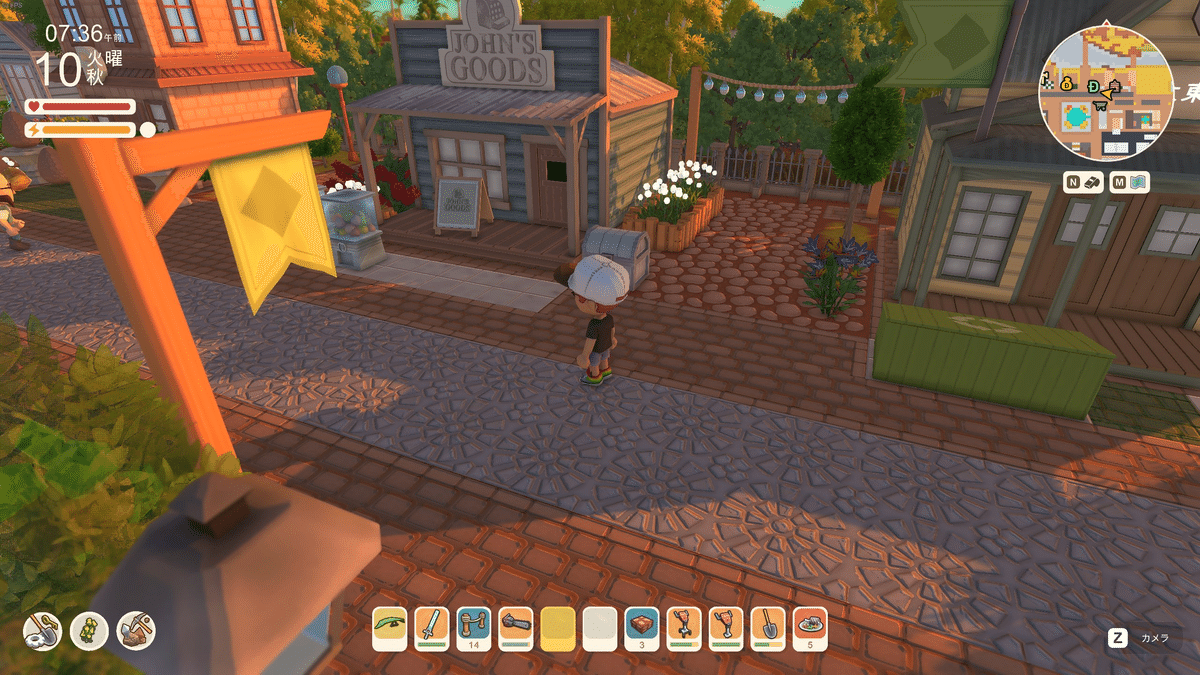The image size is (1200, 675).
Task: Click the money bag marker on minimap
Action: (x=1066, y=83)
